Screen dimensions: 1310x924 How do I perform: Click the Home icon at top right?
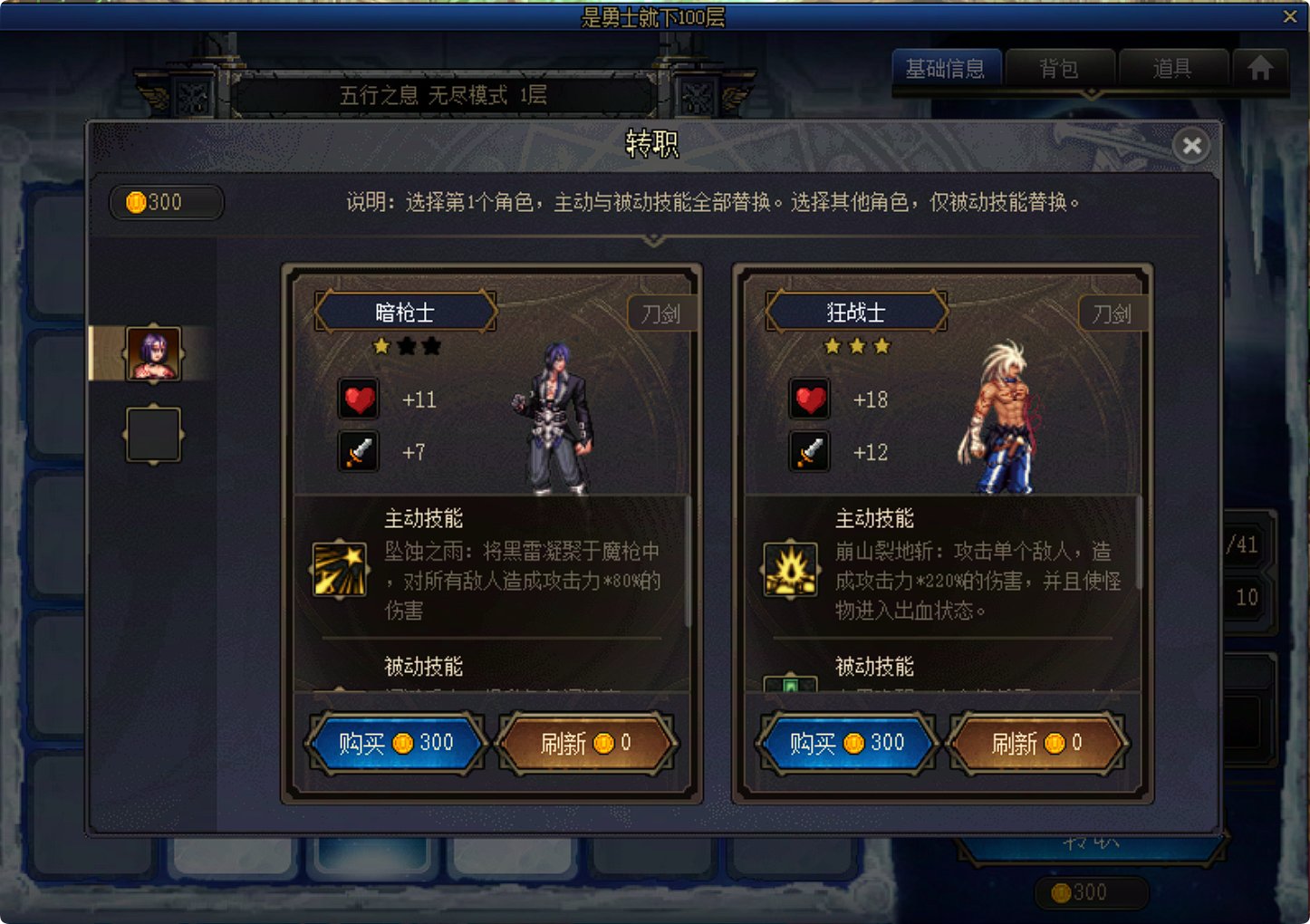(1259, 68)
